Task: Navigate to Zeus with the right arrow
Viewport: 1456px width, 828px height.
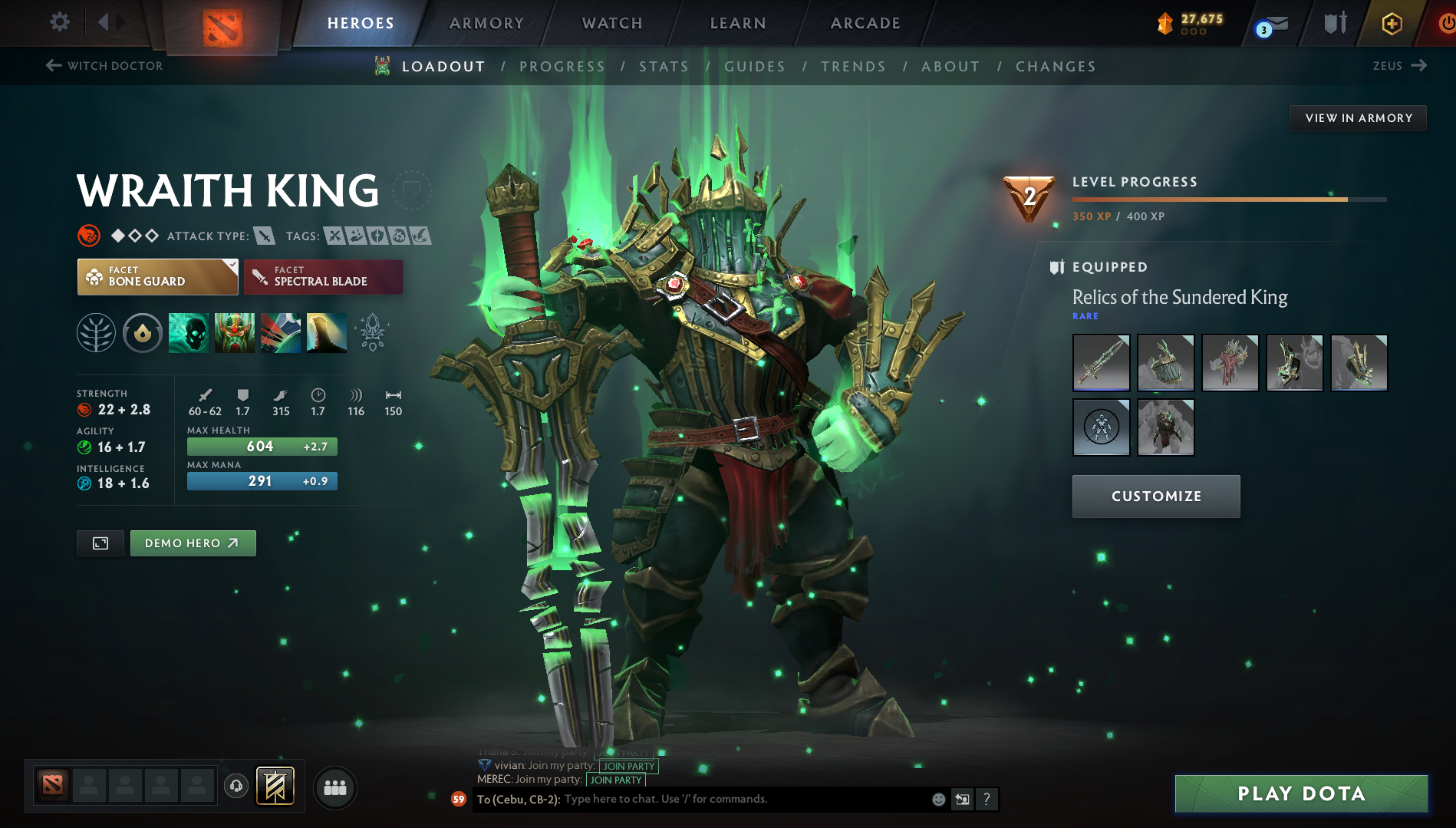Action: coord(1421,66)
